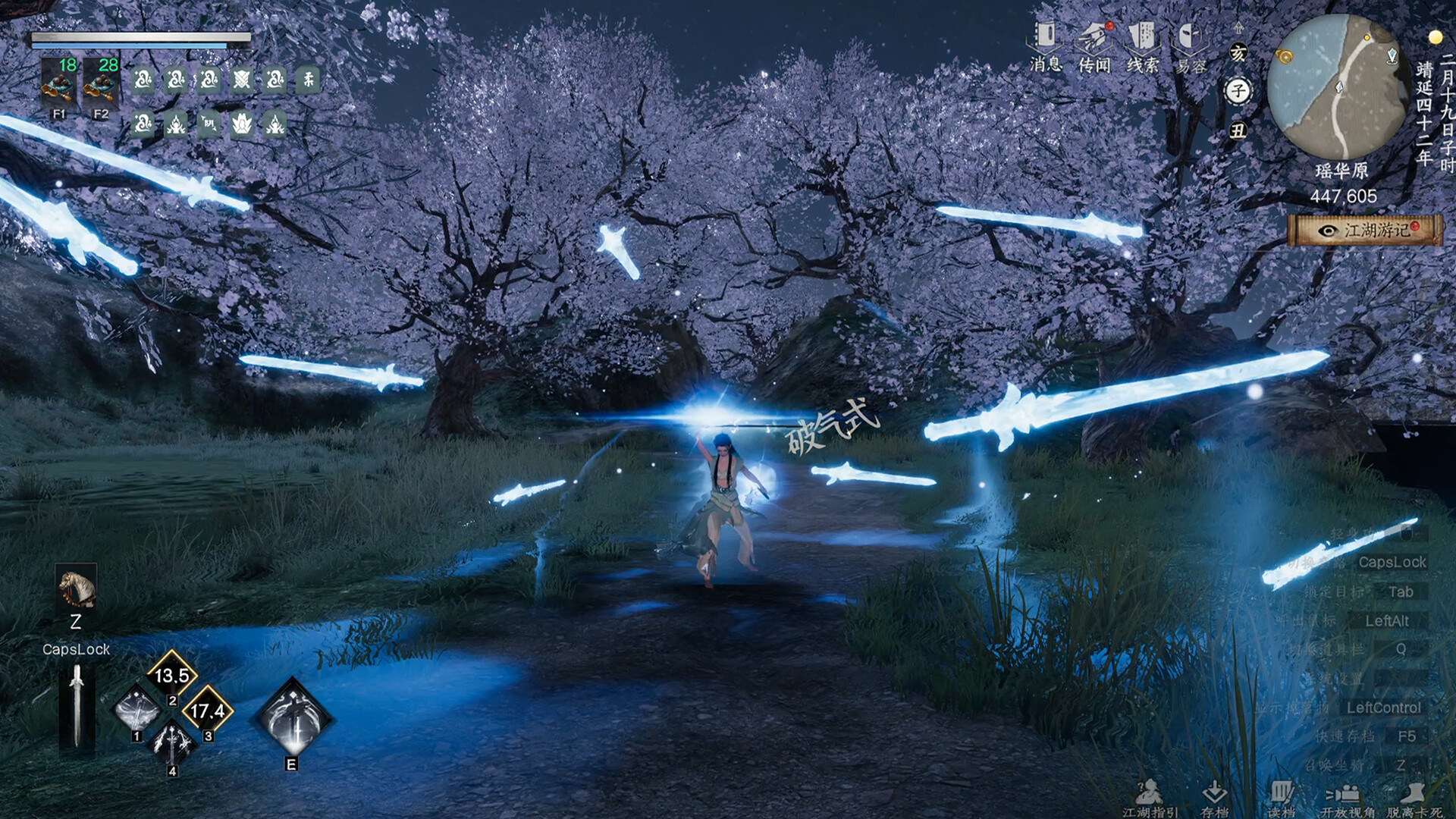Activate skill on 17.4 second cooldown
This screenshot has width=1456, height=819.
click(x=207, y=711)
